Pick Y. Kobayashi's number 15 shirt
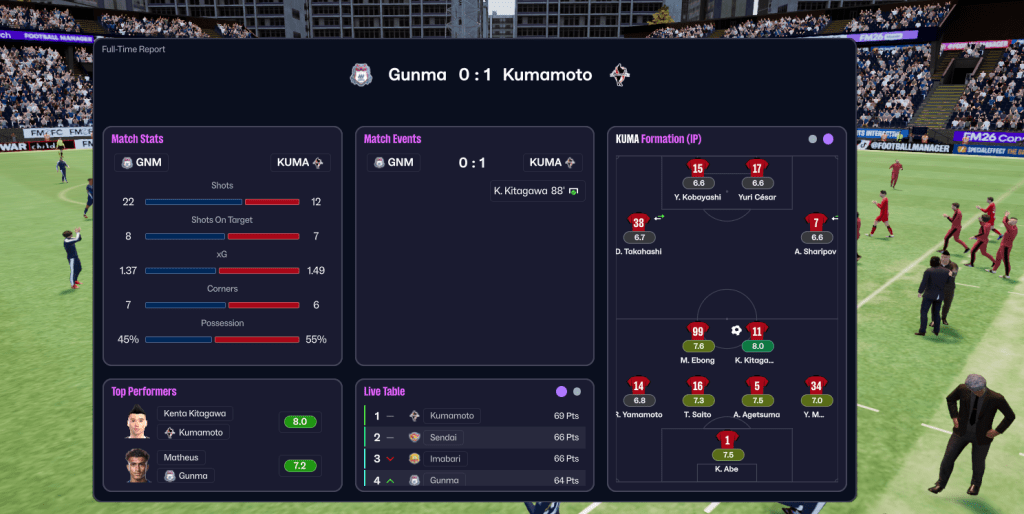The width and height of the screenshot is (1024, 514). click(x=697, y=168)
